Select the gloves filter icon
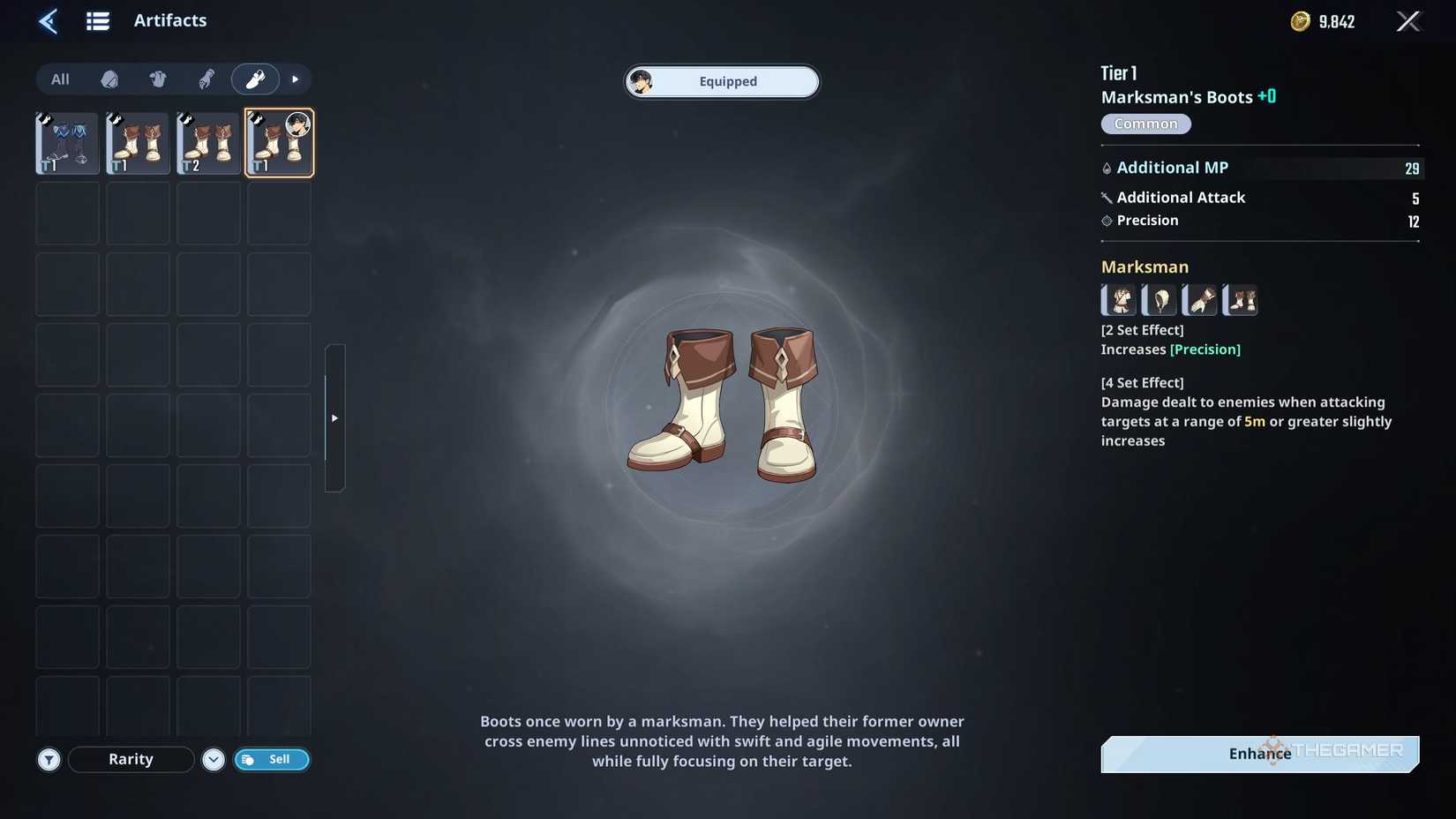This screenshot has height=819, width=1456. 206,79
